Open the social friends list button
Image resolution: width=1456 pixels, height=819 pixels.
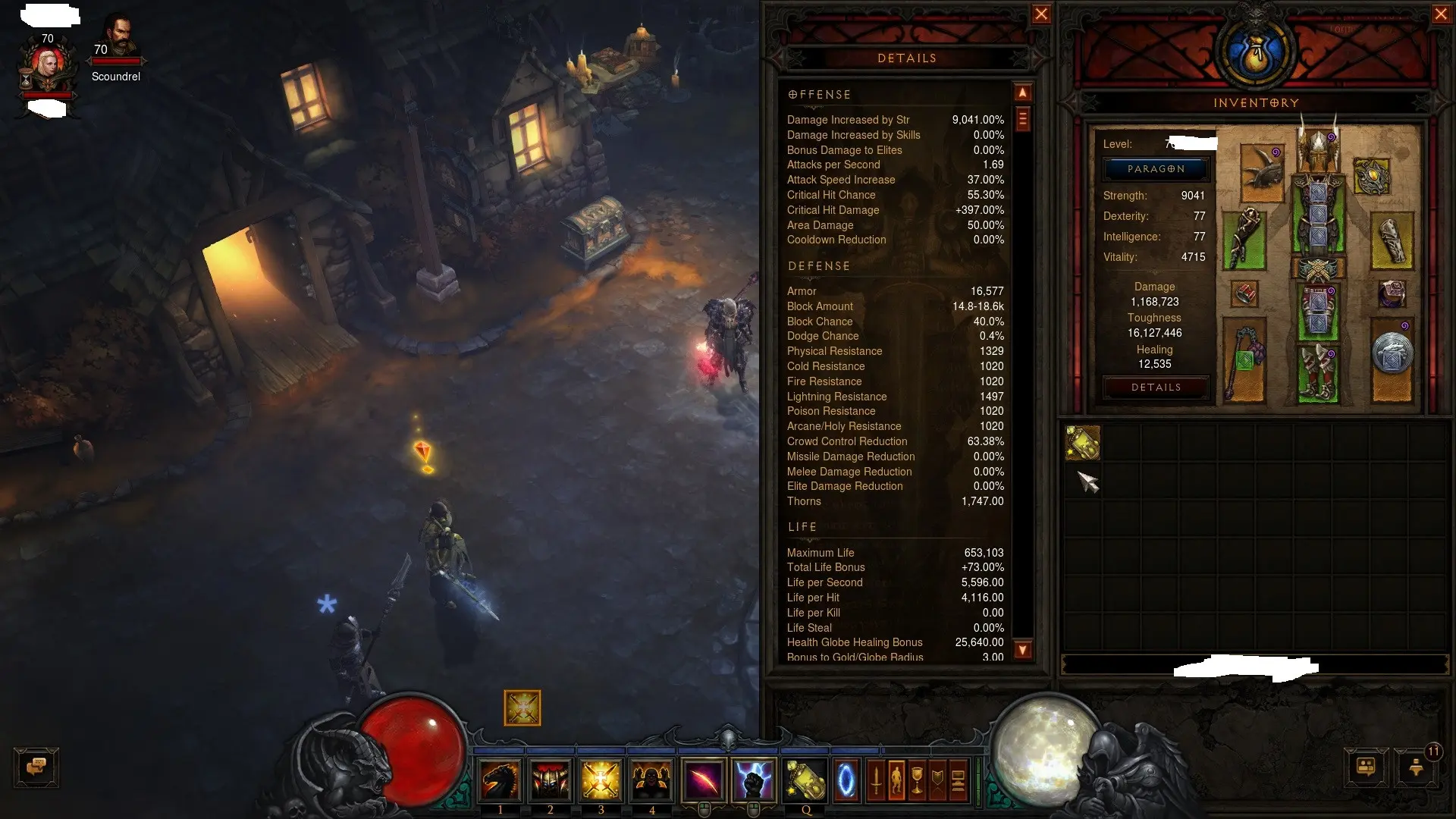(x=1366, y=767)
